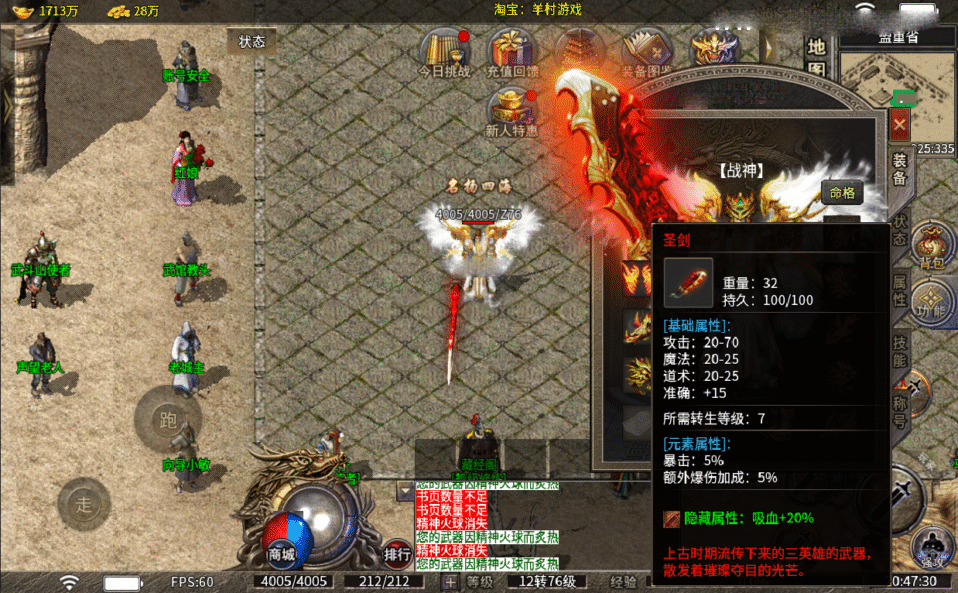The width and height of the screenshot is (958, 593).
Task: Open the 充值回馈 gift box icon
Action: [x=512, y=53]
